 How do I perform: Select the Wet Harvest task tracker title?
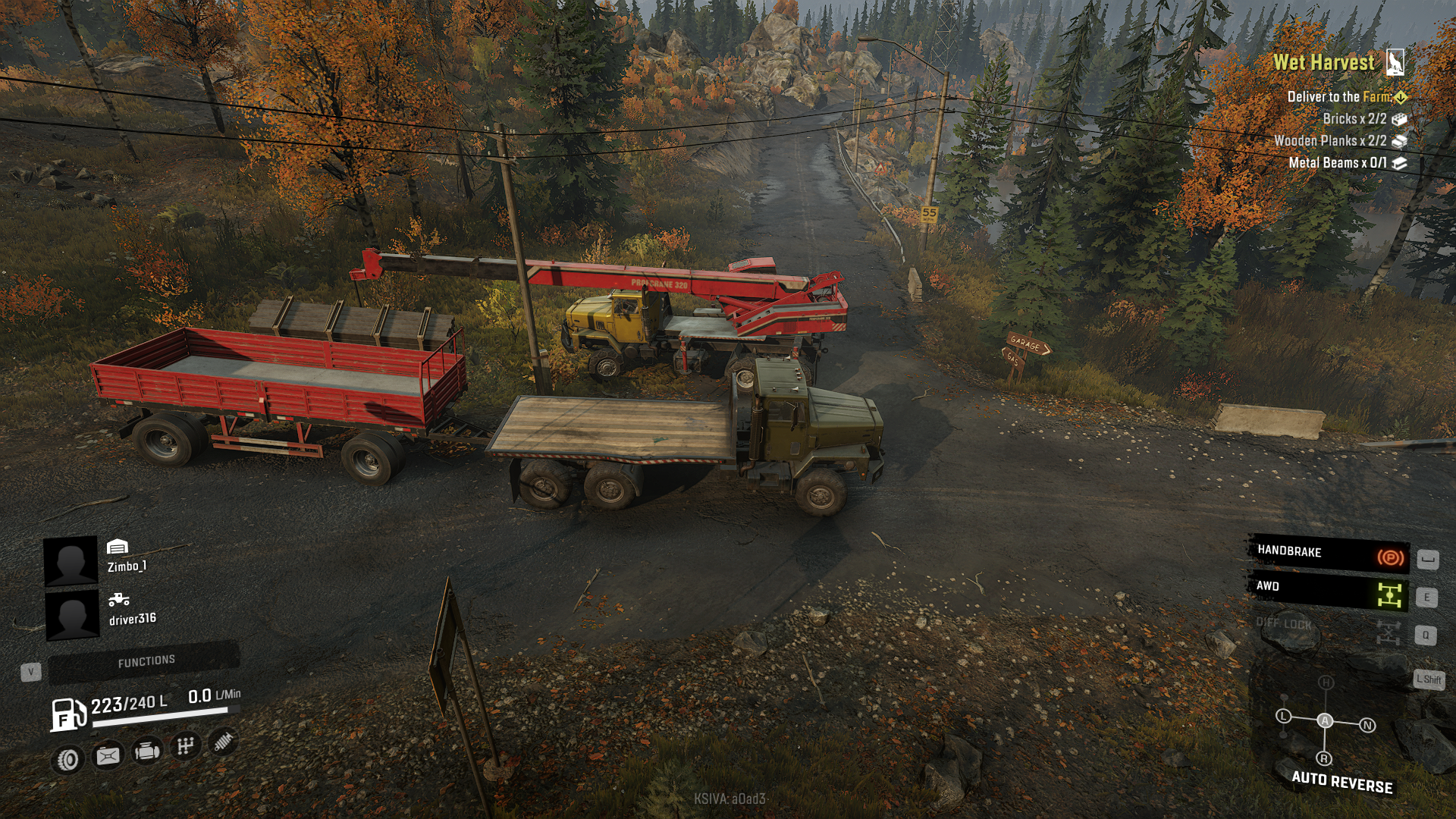pos(1323,62)
